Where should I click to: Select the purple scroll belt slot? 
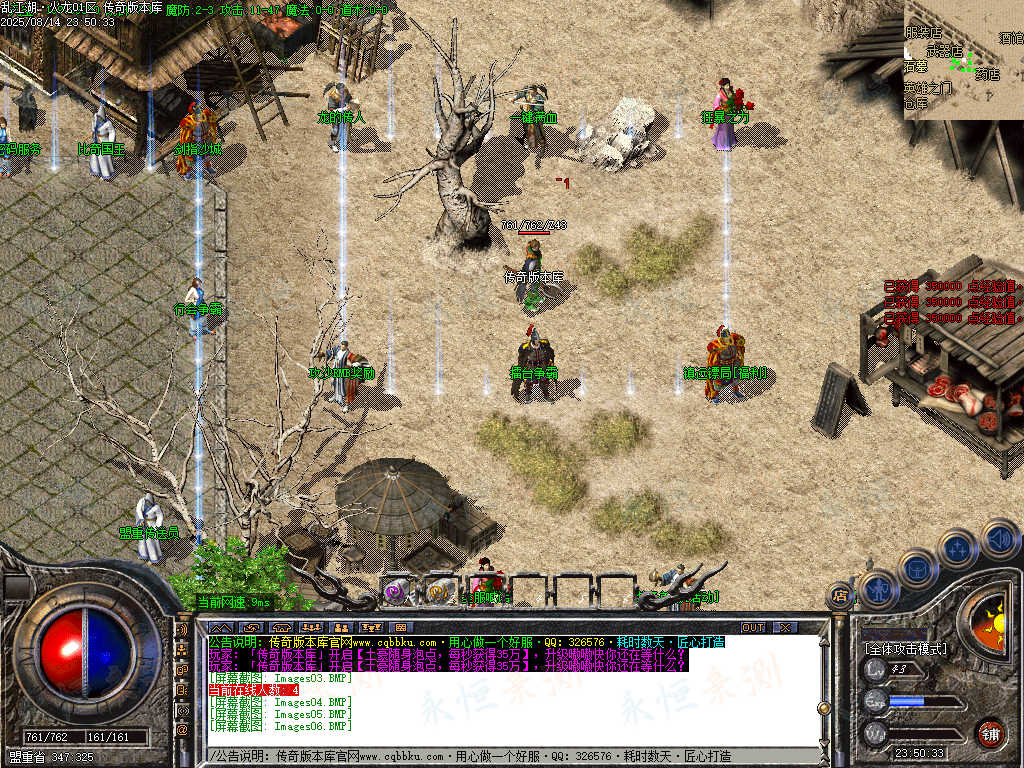point(394,591)
